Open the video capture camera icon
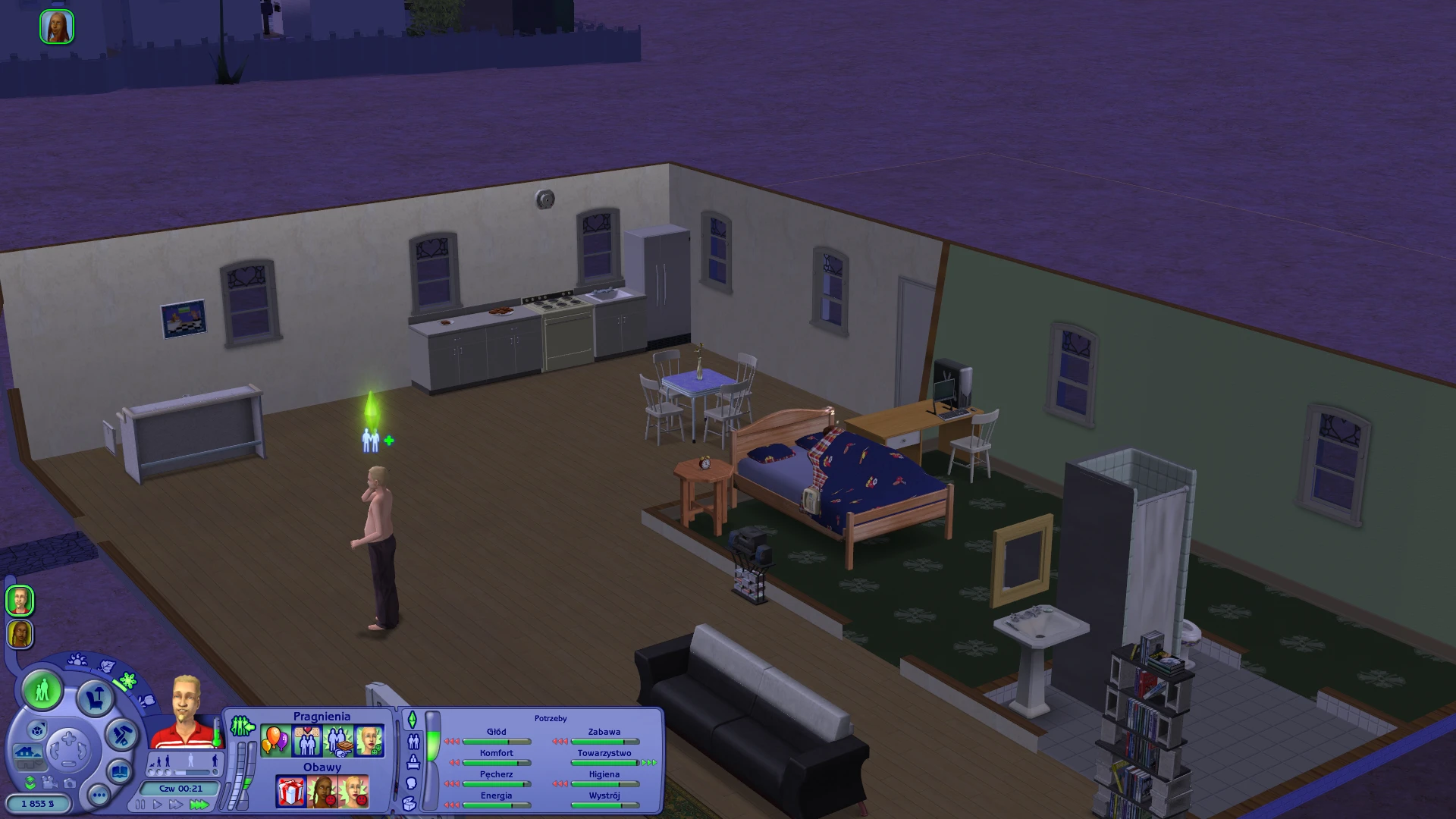Screen dimensions: 1456x819 (x=49, y=784)
